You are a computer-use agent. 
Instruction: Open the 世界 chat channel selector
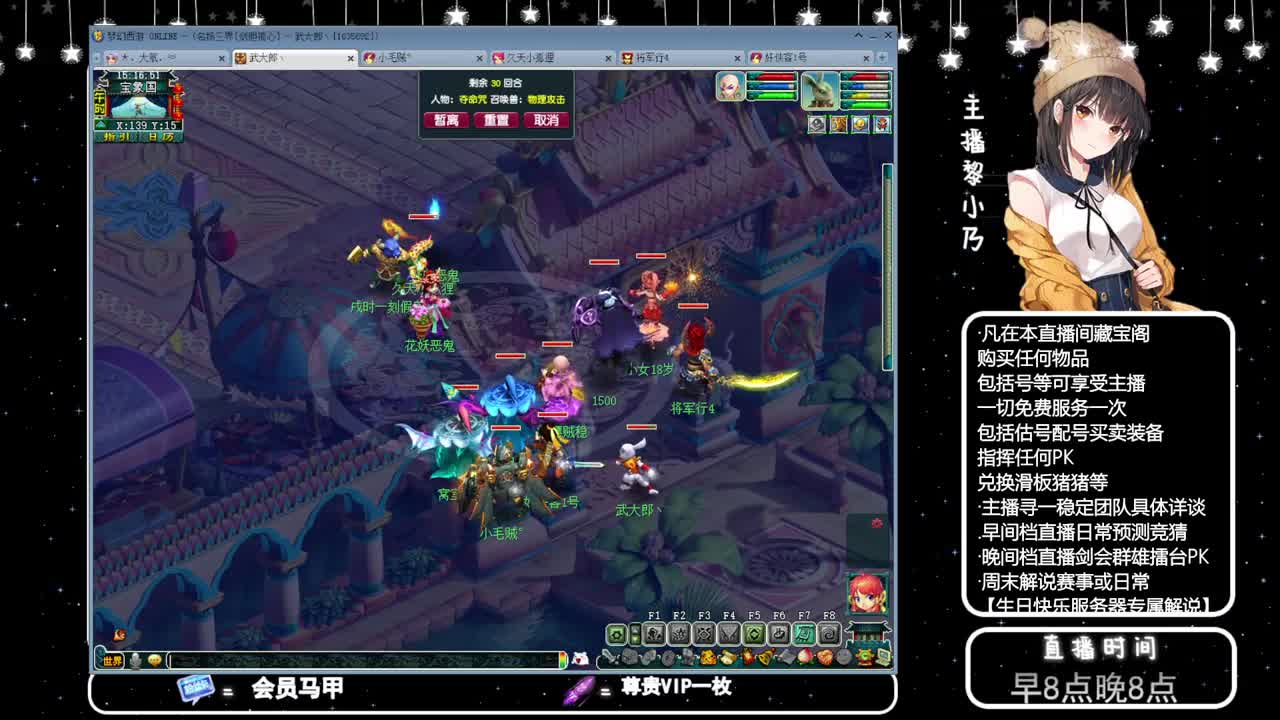coord(110,661)
